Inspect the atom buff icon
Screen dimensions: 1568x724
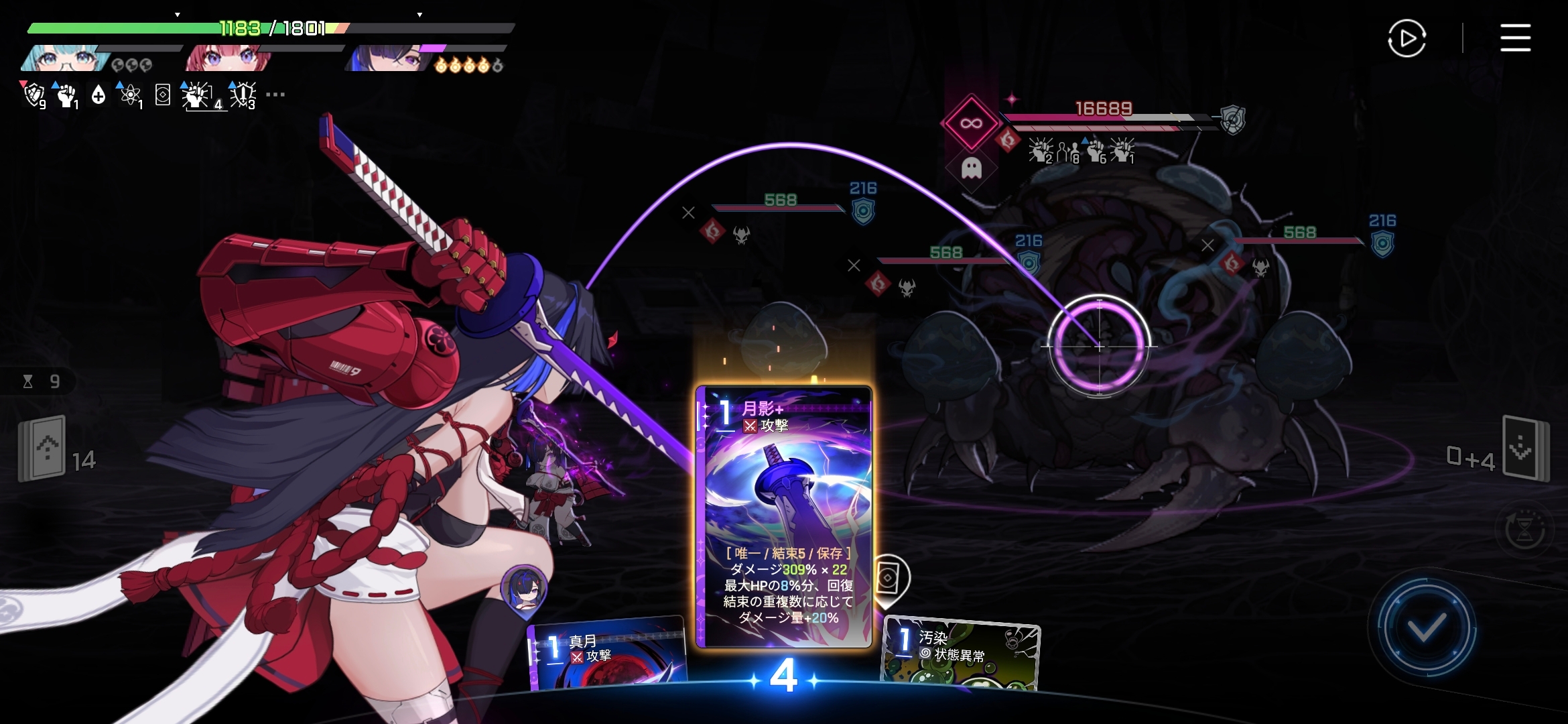click(x=130, y=95)
